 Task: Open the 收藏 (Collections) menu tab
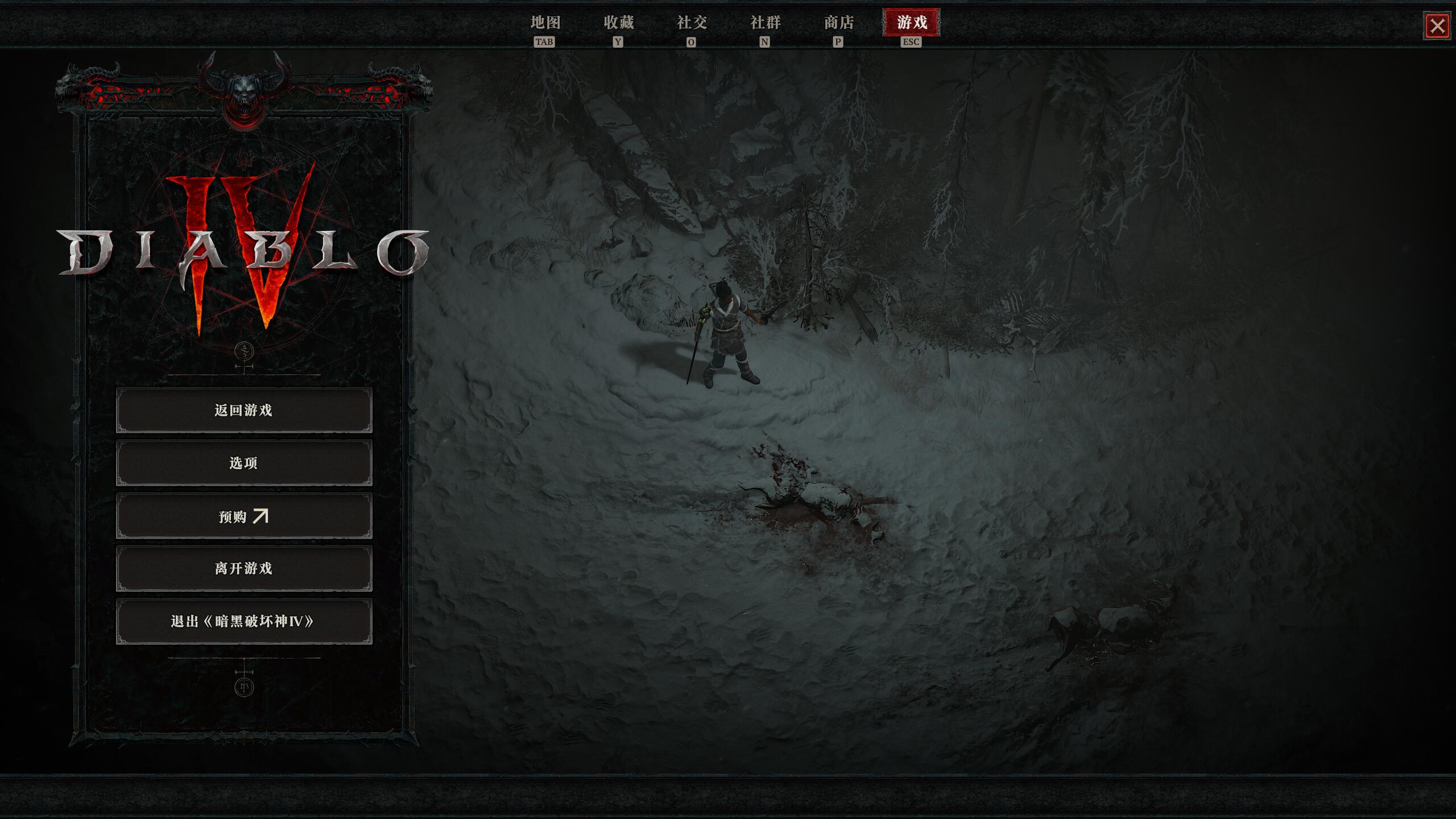click(x=618, y=23)
